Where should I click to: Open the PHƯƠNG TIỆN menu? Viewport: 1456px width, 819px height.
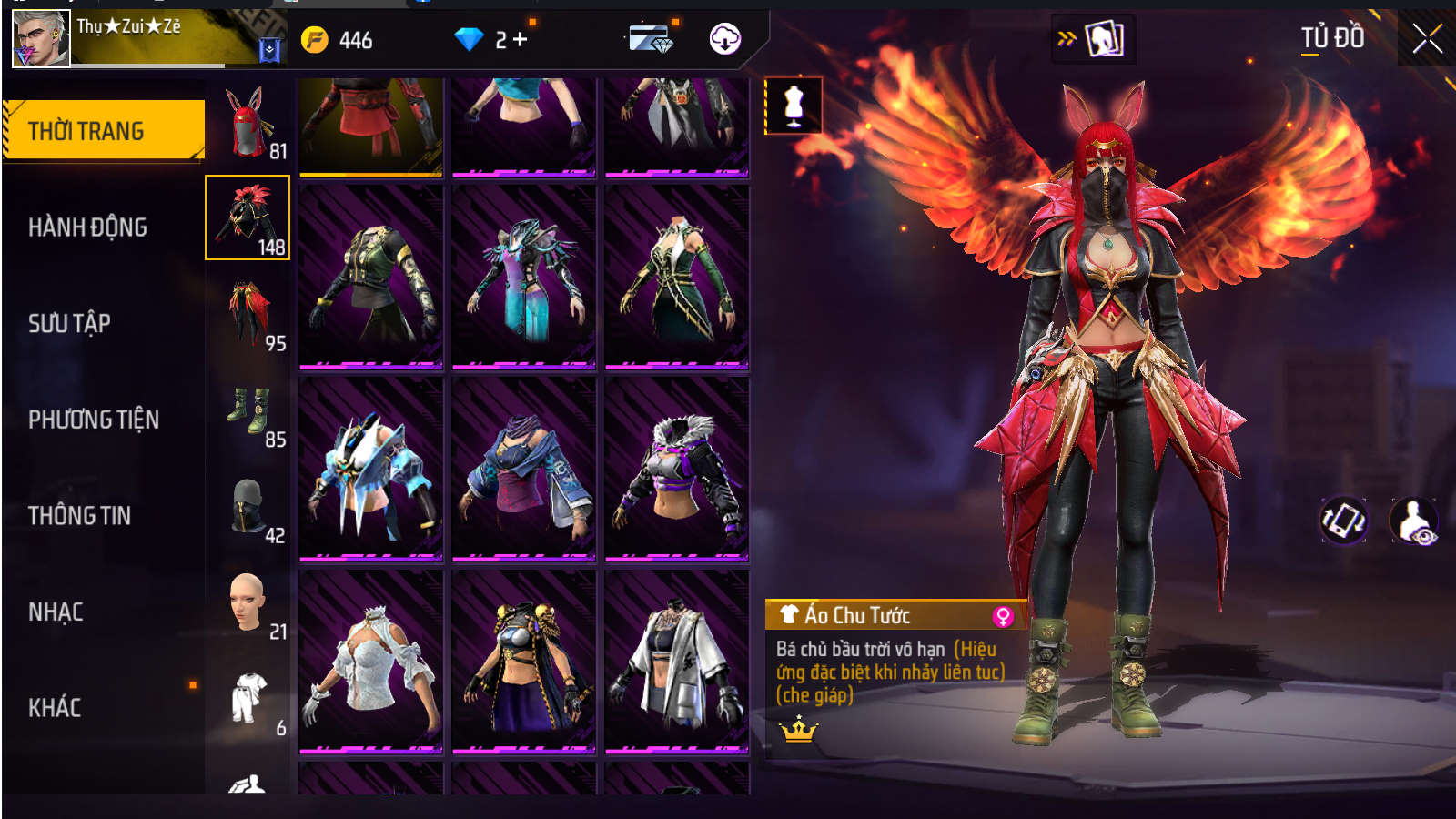[93, 420]
